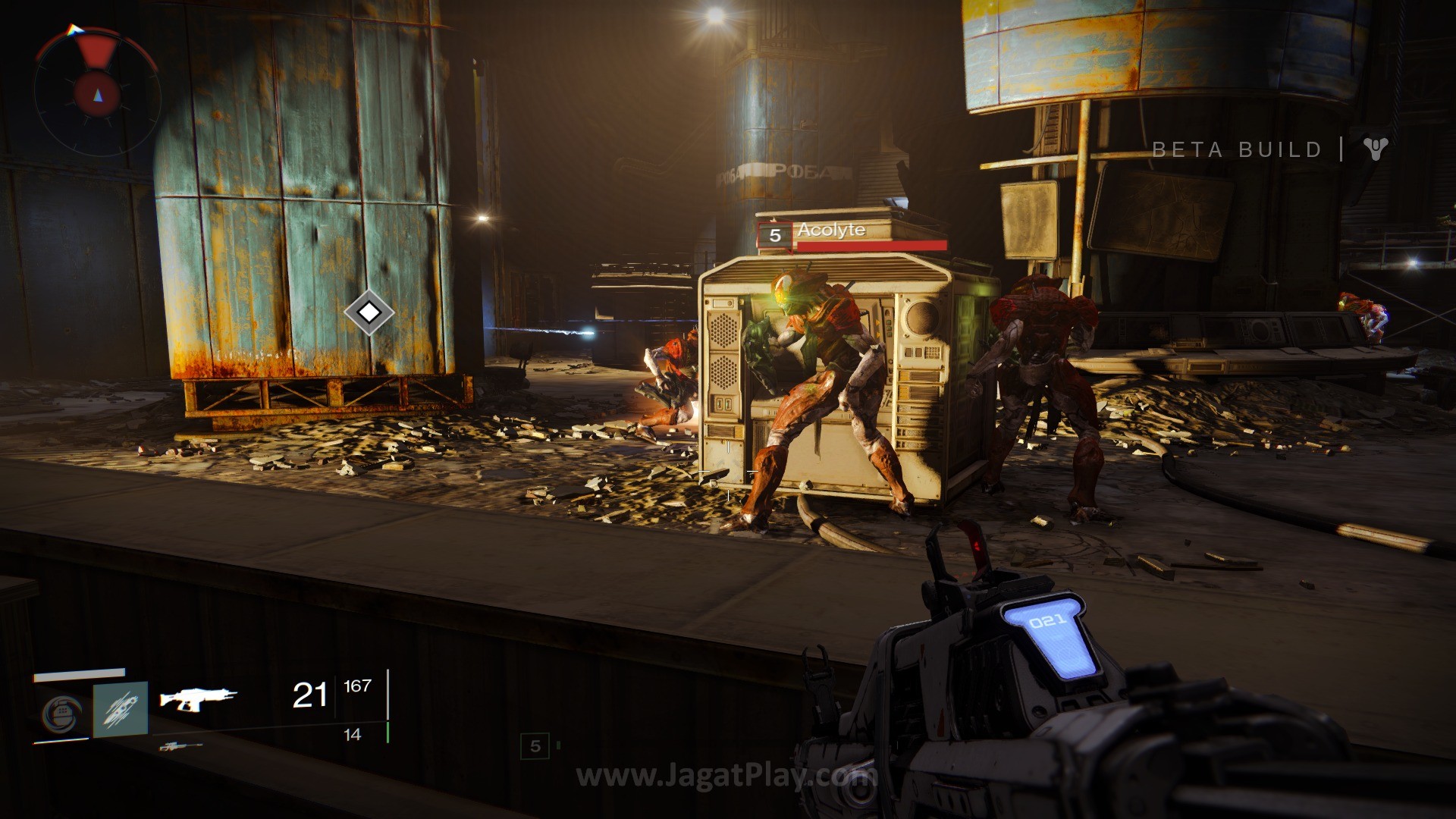
Task: Select the primary auto rifle icon
Action: 198,698
